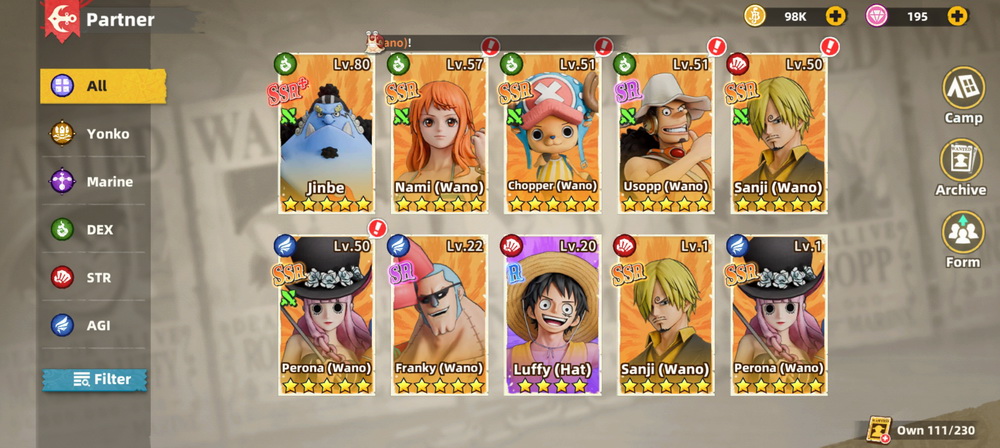Open the Lv.50 Perona (Wano) card
The image size is (1000, 448).
pyautogui.click(x=326, y=315)
